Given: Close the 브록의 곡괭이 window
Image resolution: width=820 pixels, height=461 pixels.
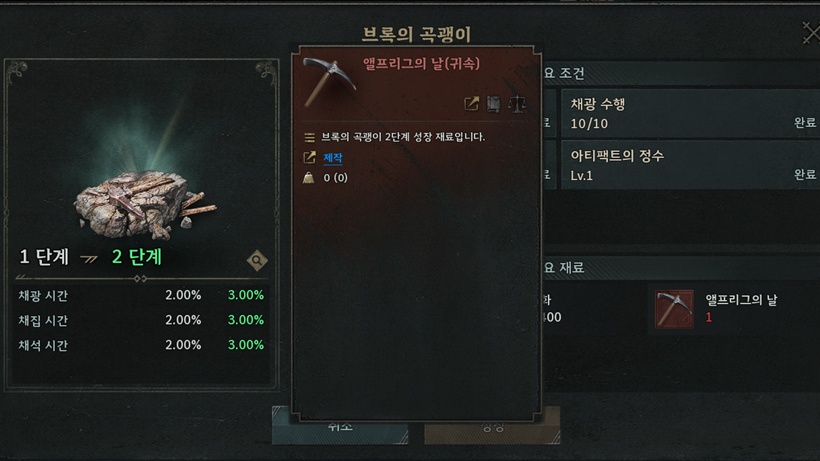Looking at the screenshot, I should (x=809, y=35).
